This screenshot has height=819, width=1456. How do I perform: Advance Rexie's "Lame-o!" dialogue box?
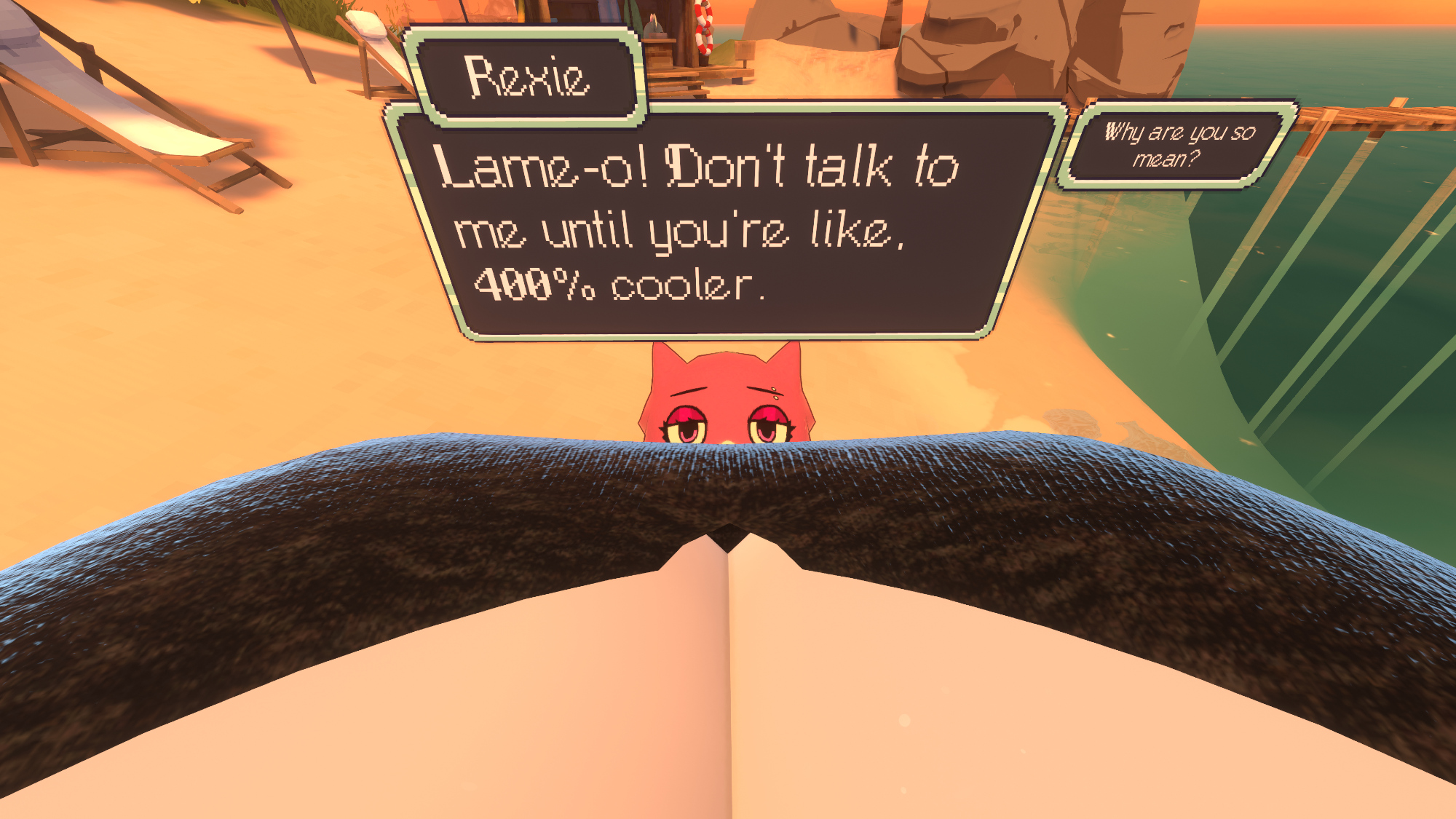[721, 226]
